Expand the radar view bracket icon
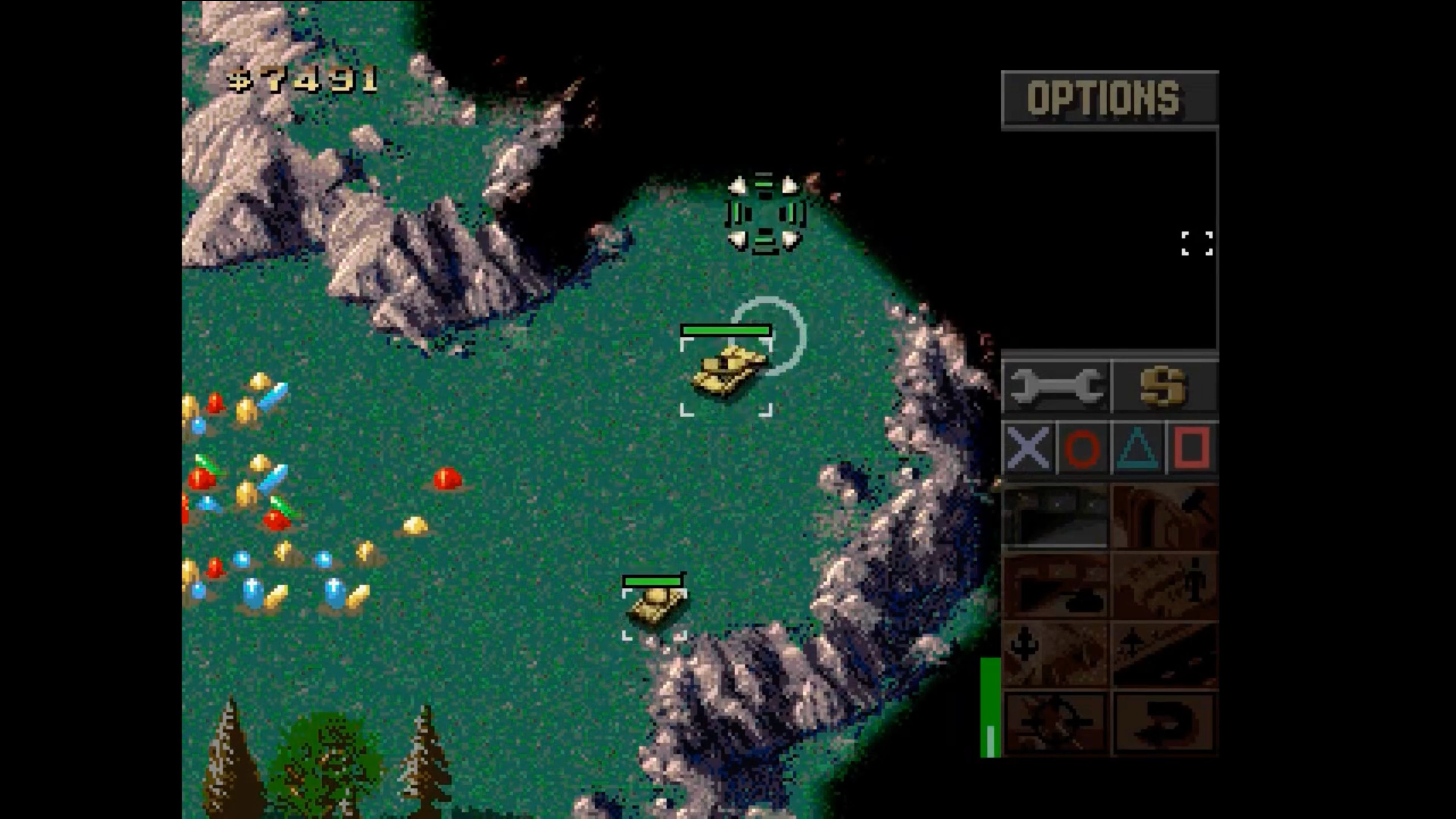Image resolution: width=1456 pixels, height=819 pixels. [1197, 243]
